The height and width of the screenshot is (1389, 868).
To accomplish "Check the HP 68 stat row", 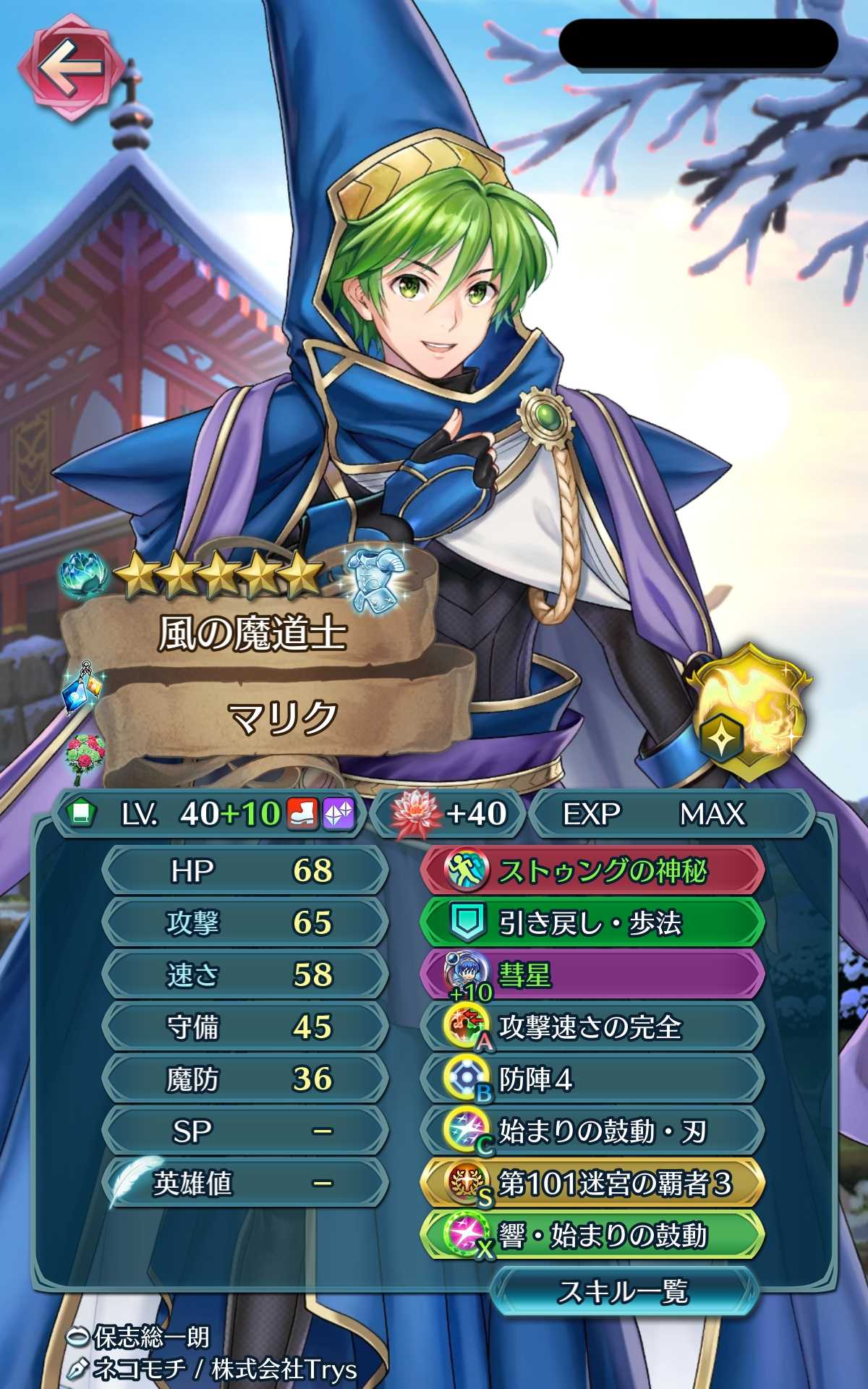I will 244,870.
